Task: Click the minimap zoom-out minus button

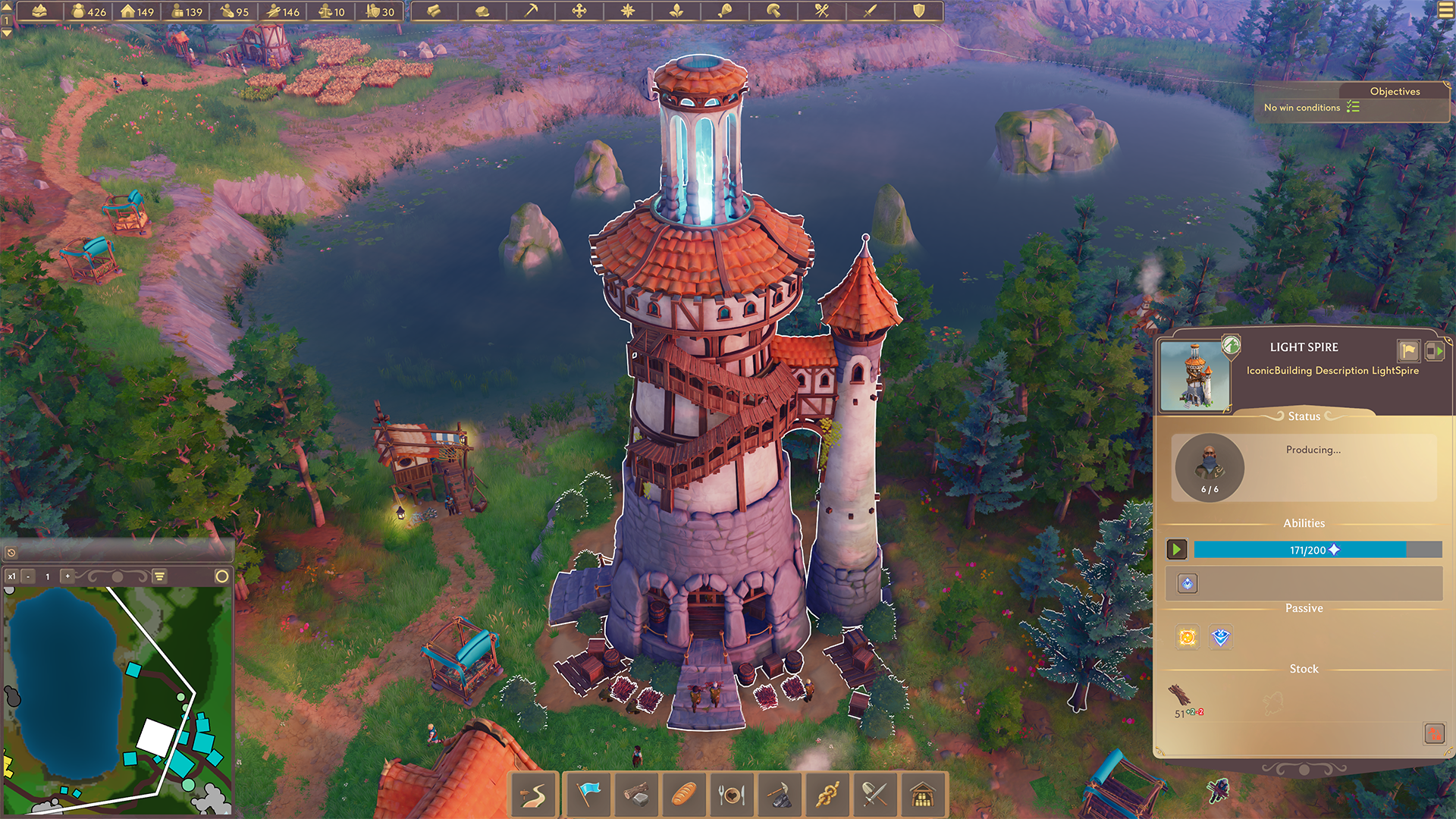Action: click(x=28, y=576)
